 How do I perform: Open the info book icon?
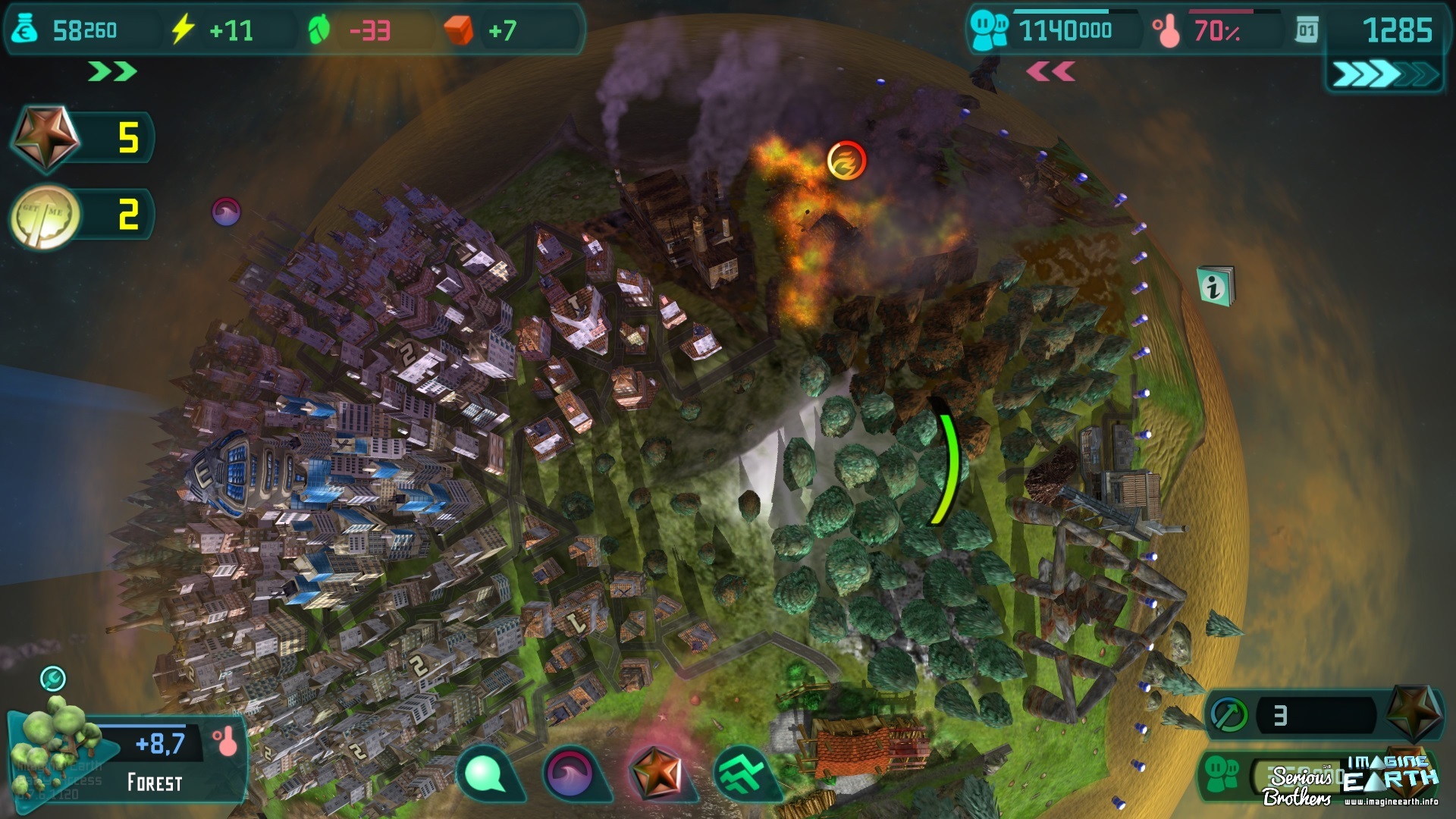click(1215, 286)
